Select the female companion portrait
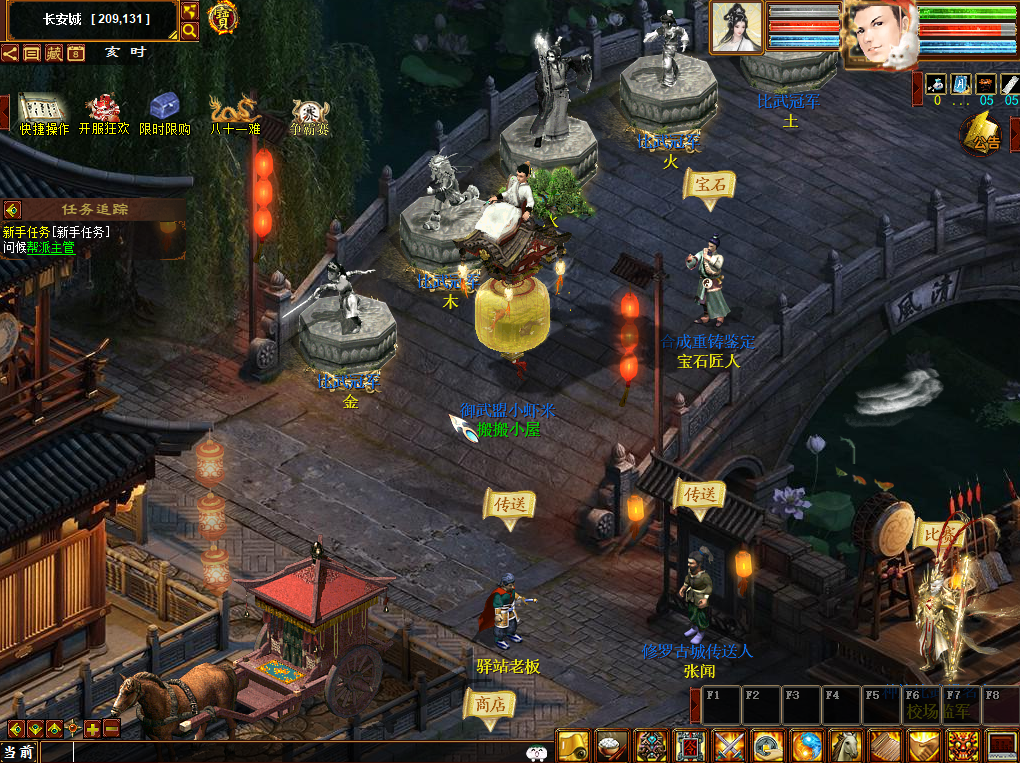The image size is (1020, 763). pyautogui.click(x=737, y=27)
